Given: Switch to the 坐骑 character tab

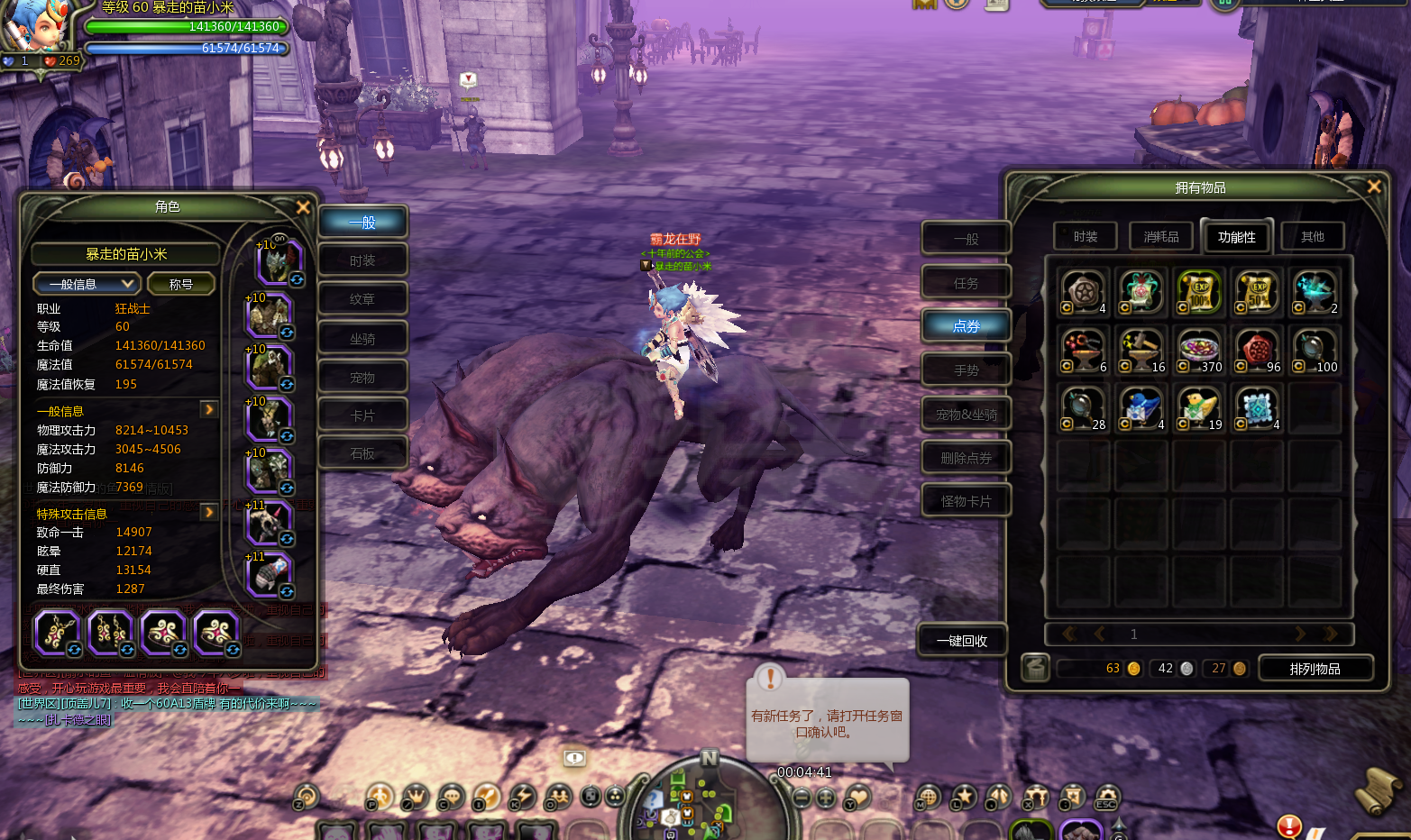Looking at the screenshot, I should (x=362, y=339).
